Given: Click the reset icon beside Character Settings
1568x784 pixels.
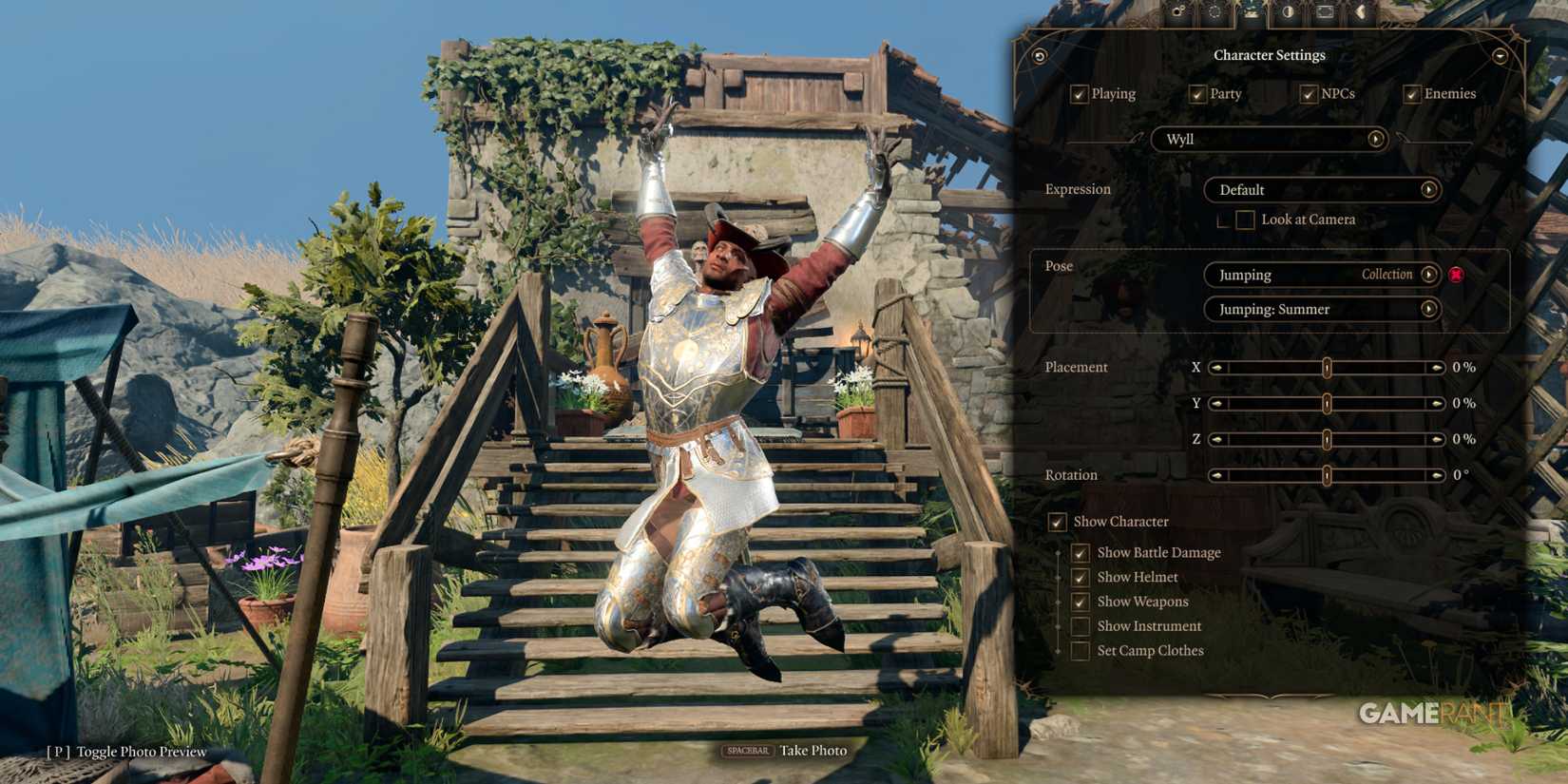Looking at the screenshot, I should coord(1039,55).
